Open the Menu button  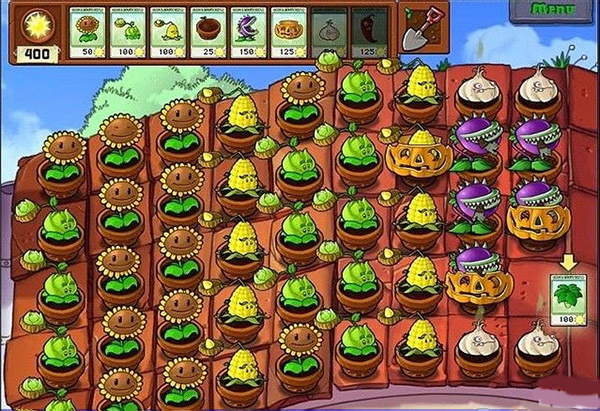tap(552, 10)
